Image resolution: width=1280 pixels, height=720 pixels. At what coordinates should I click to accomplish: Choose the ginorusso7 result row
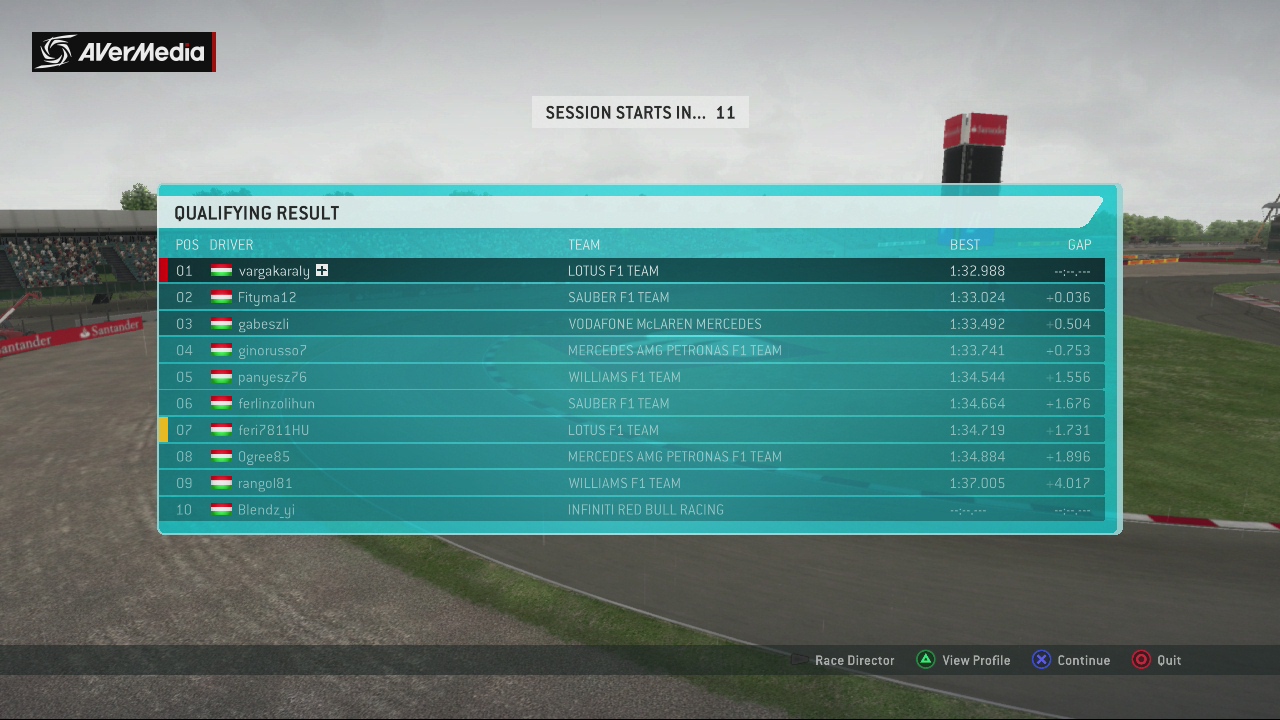[x=630, y=350]
